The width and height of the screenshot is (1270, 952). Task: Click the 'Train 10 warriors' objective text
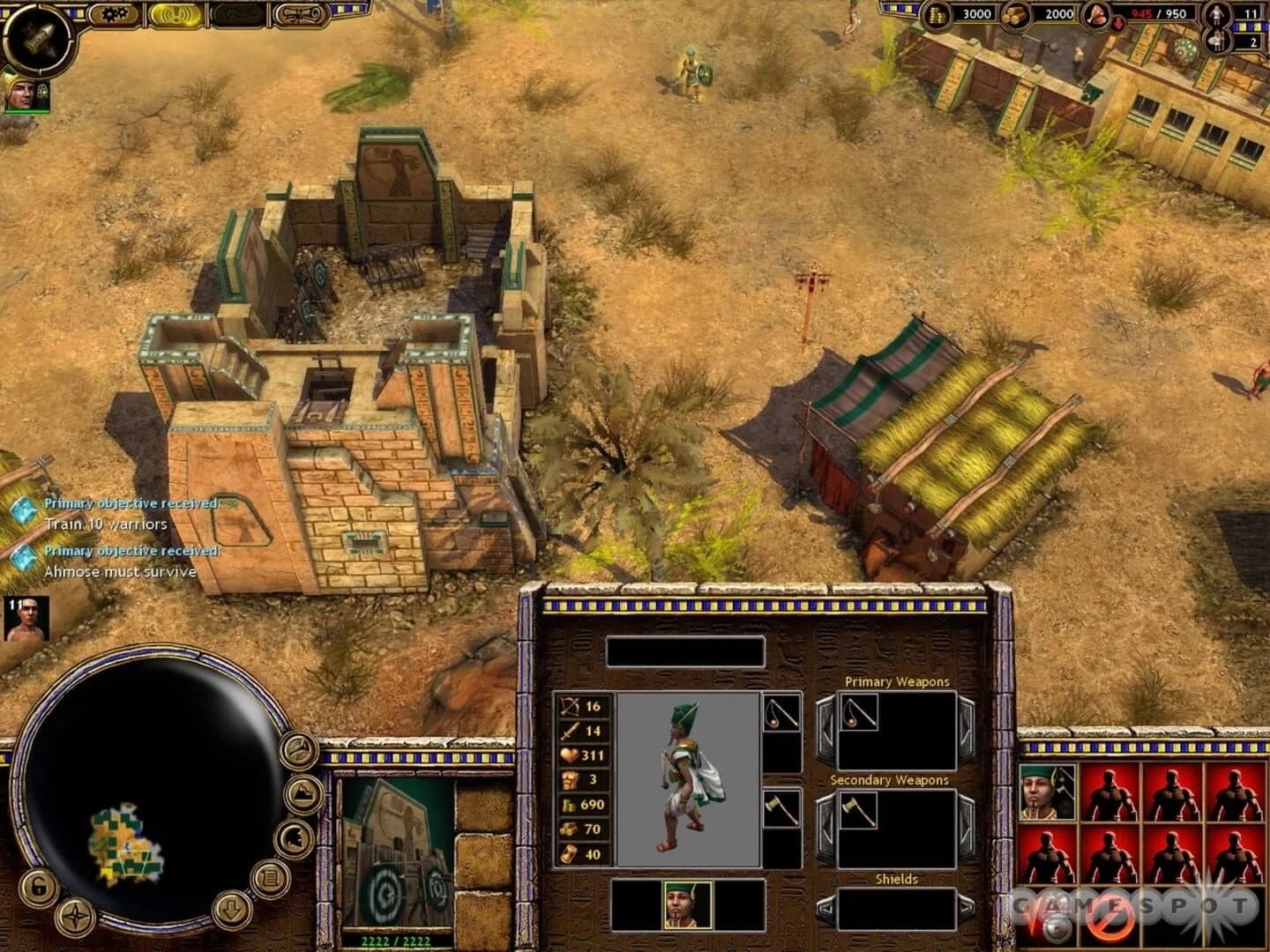(106, 523)
